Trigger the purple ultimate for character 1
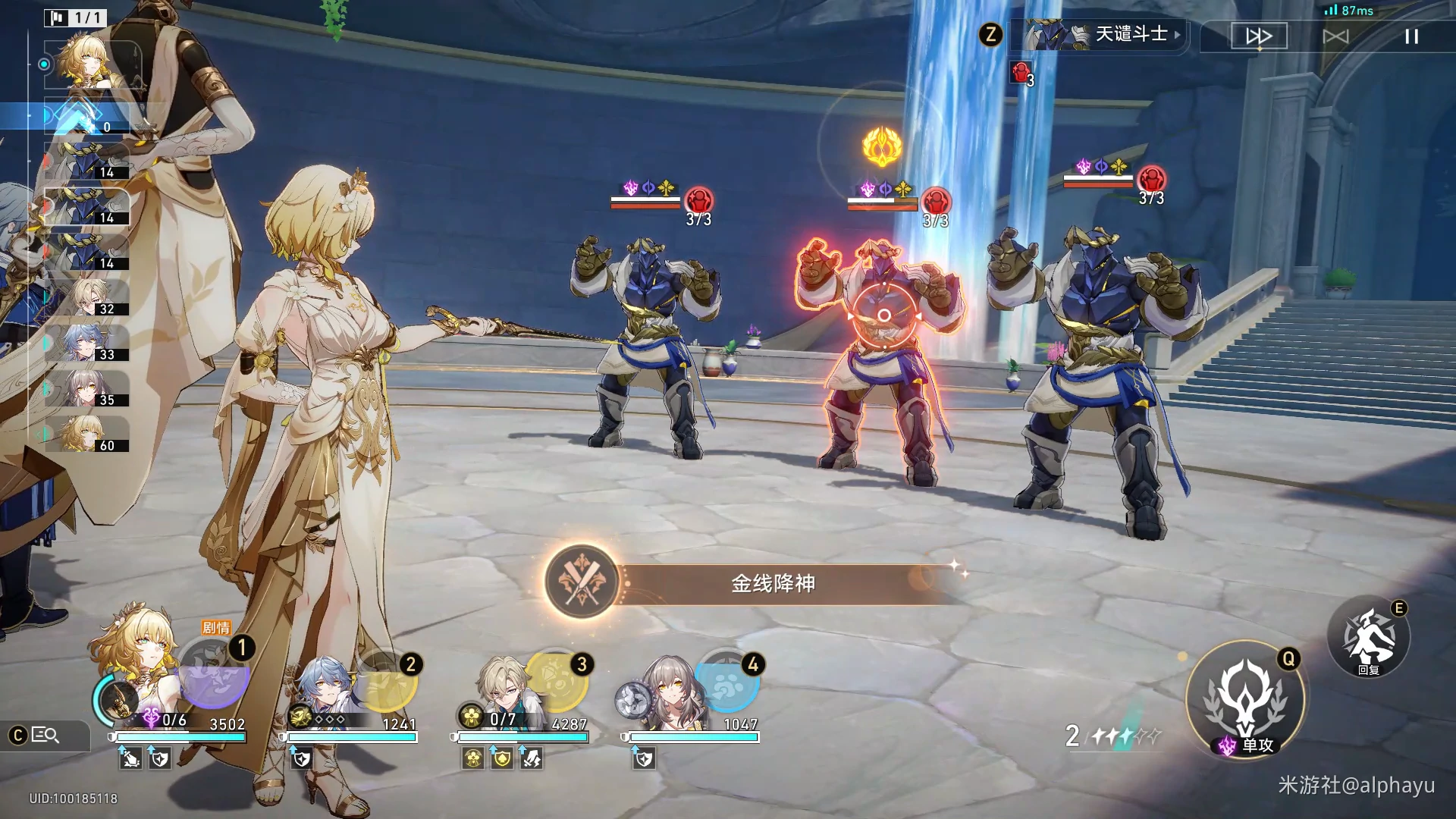Viewport: 1456px width, 819px height. (x=213, y=675)
